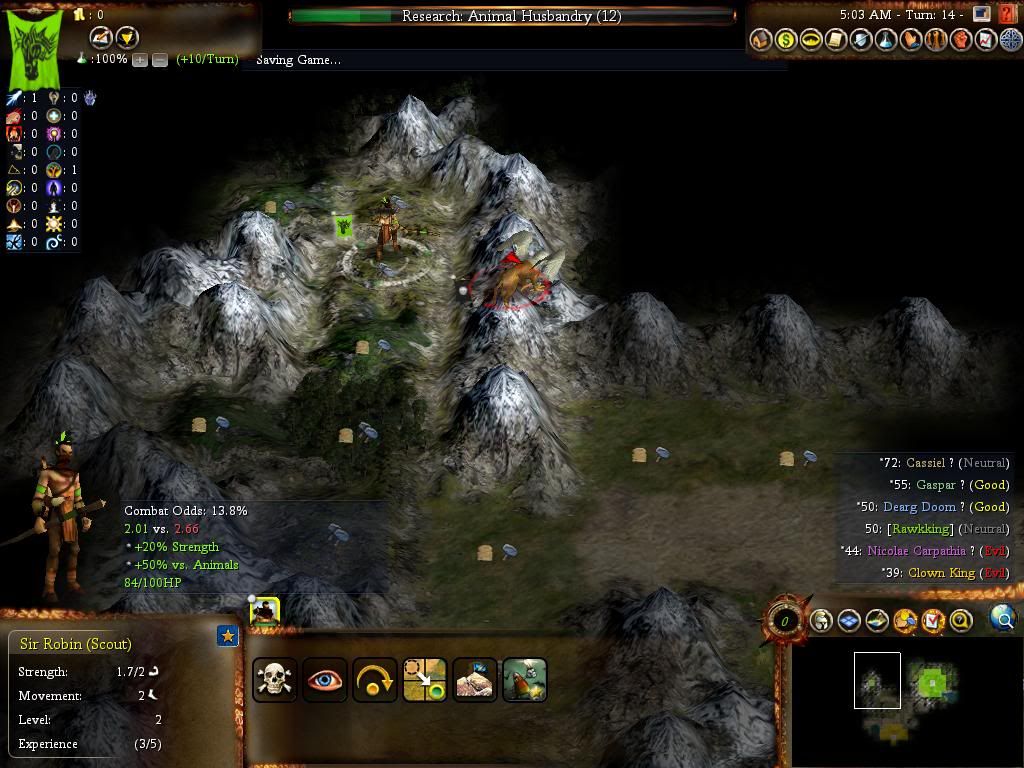
Task: Open the Domestic Advisor house icon
Action: pyautogui.click(x=761, y=41)
